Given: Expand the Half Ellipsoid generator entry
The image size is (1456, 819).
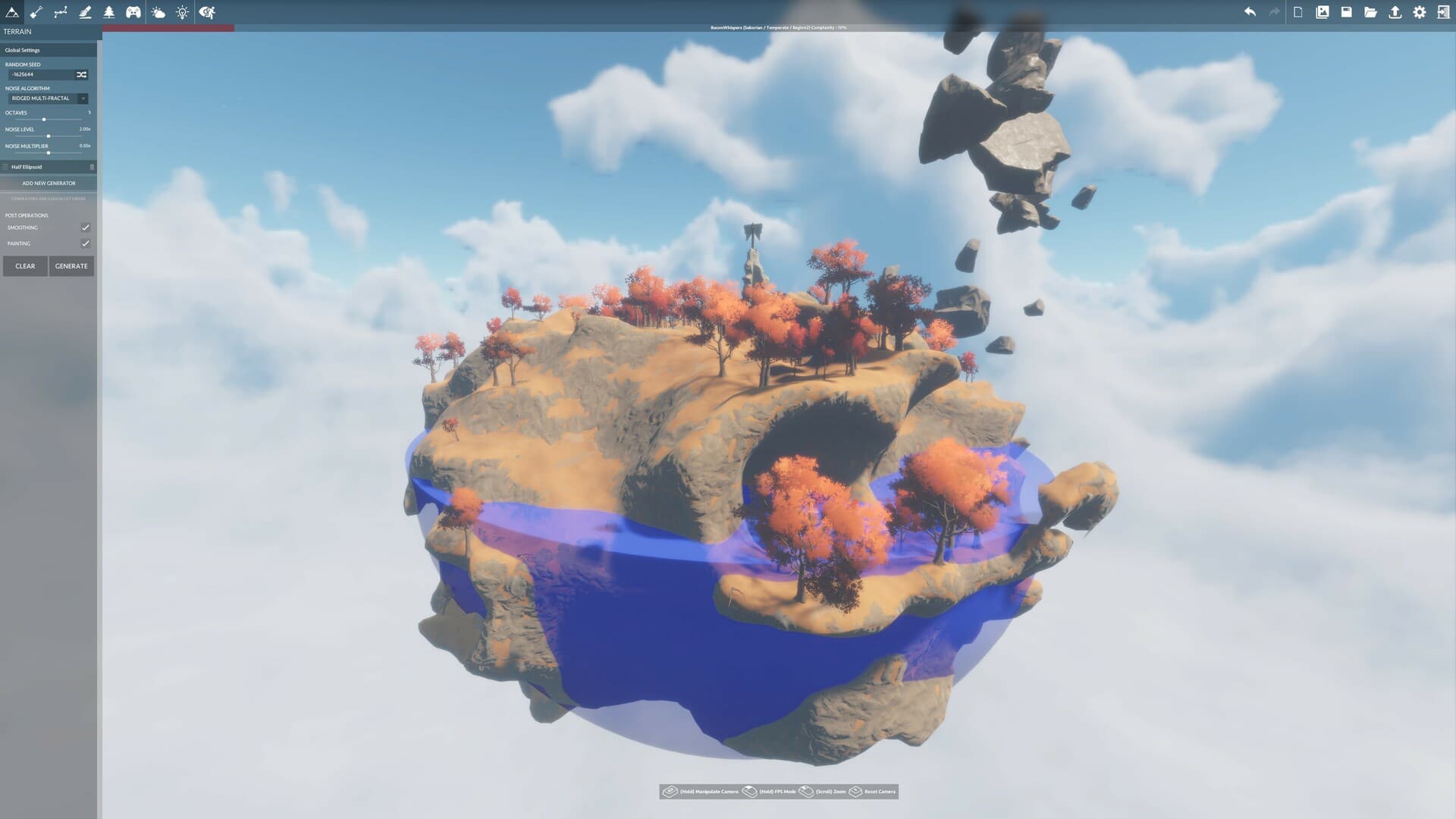Looking at the screenshot, I should pyautogui.click(x=6, y=166).
